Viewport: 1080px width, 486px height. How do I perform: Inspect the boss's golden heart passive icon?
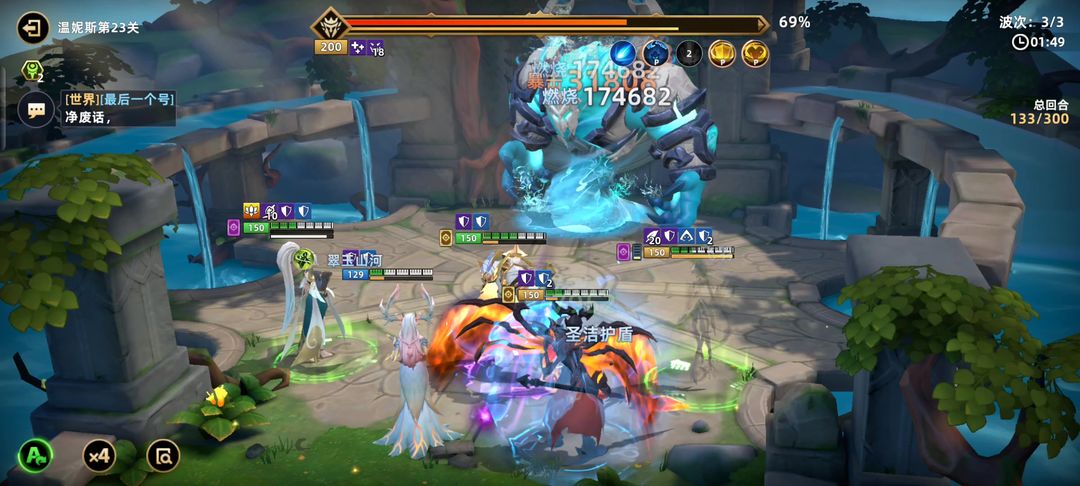click(x=755, y=53)
